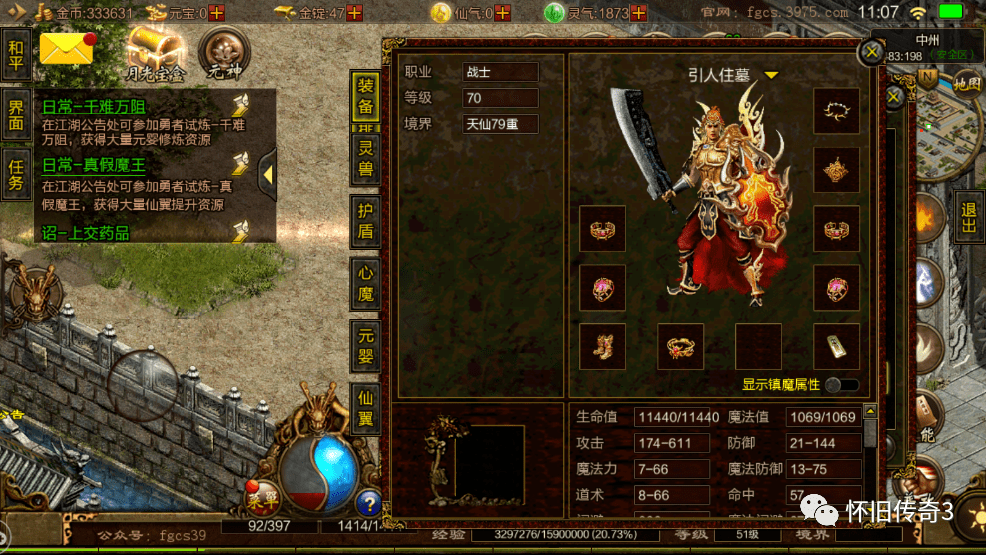Add 元宝 with the plus button
The height and width of the screenshot is (555, 986).
(x=216, y=13)
